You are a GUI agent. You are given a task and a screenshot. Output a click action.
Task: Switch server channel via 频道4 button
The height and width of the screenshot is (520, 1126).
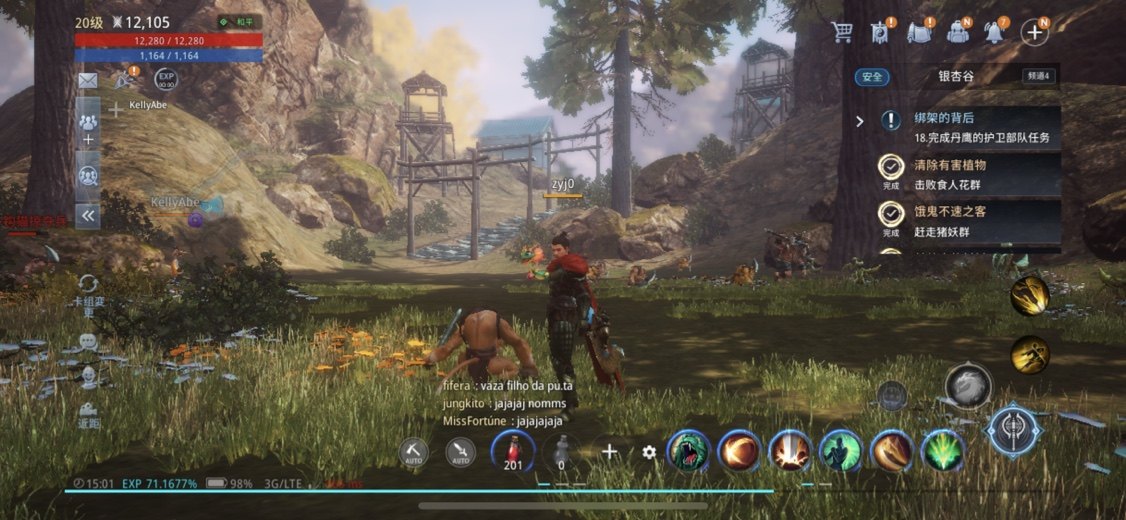[x=1038, y=75]
